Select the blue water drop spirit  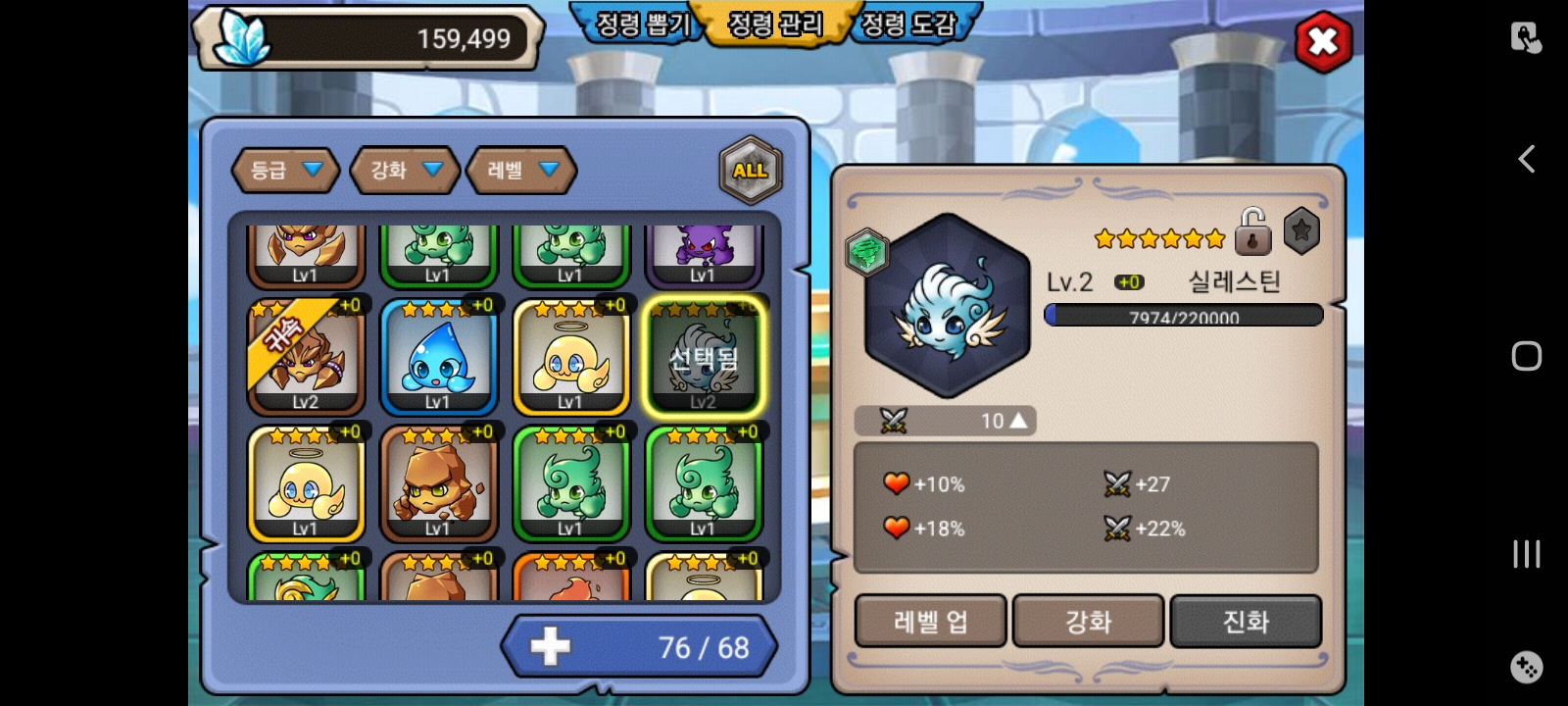click(438, 358)
